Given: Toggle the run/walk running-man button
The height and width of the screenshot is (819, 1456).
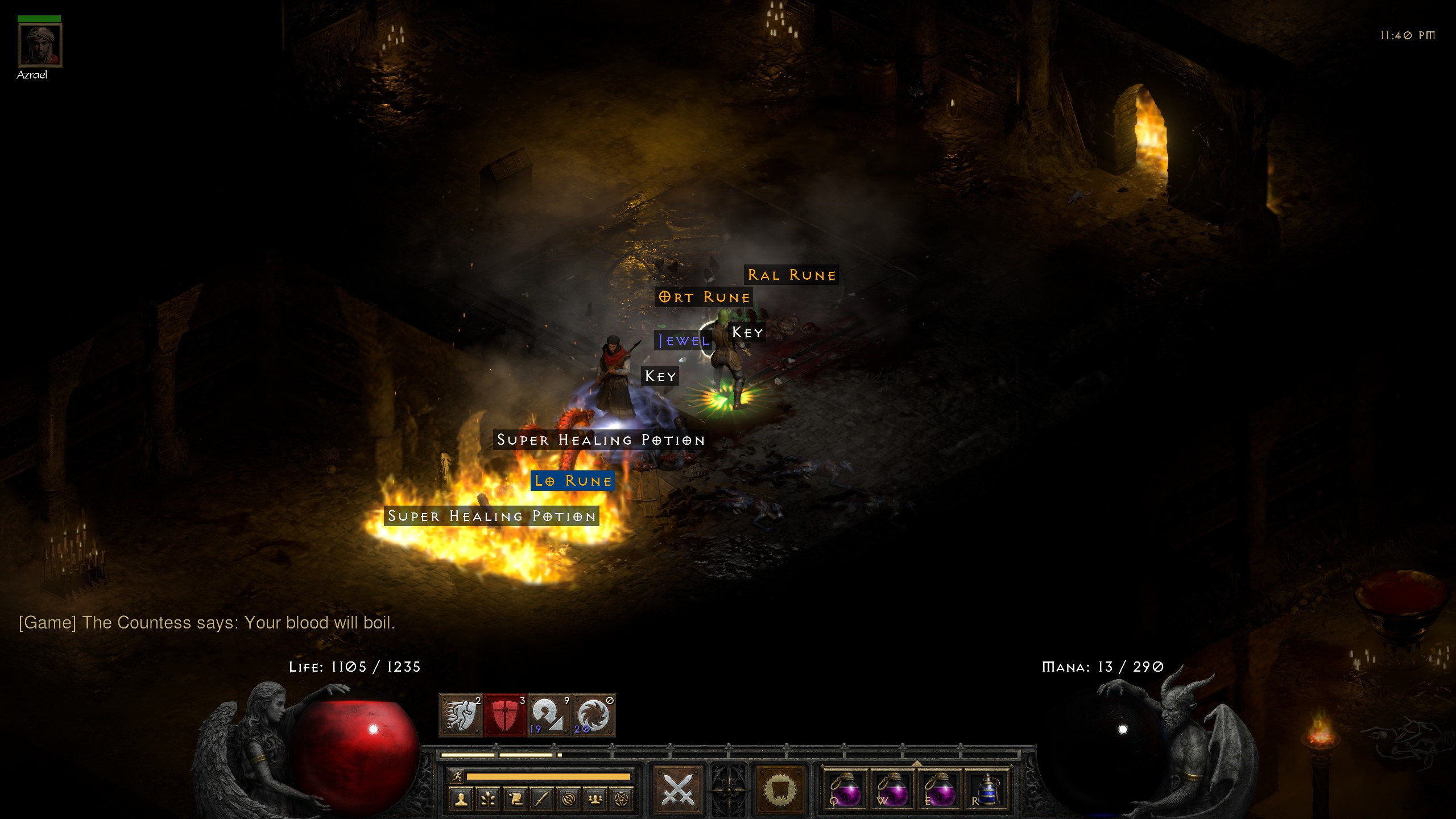Looking at the screenshot, I should pos(457,776).
